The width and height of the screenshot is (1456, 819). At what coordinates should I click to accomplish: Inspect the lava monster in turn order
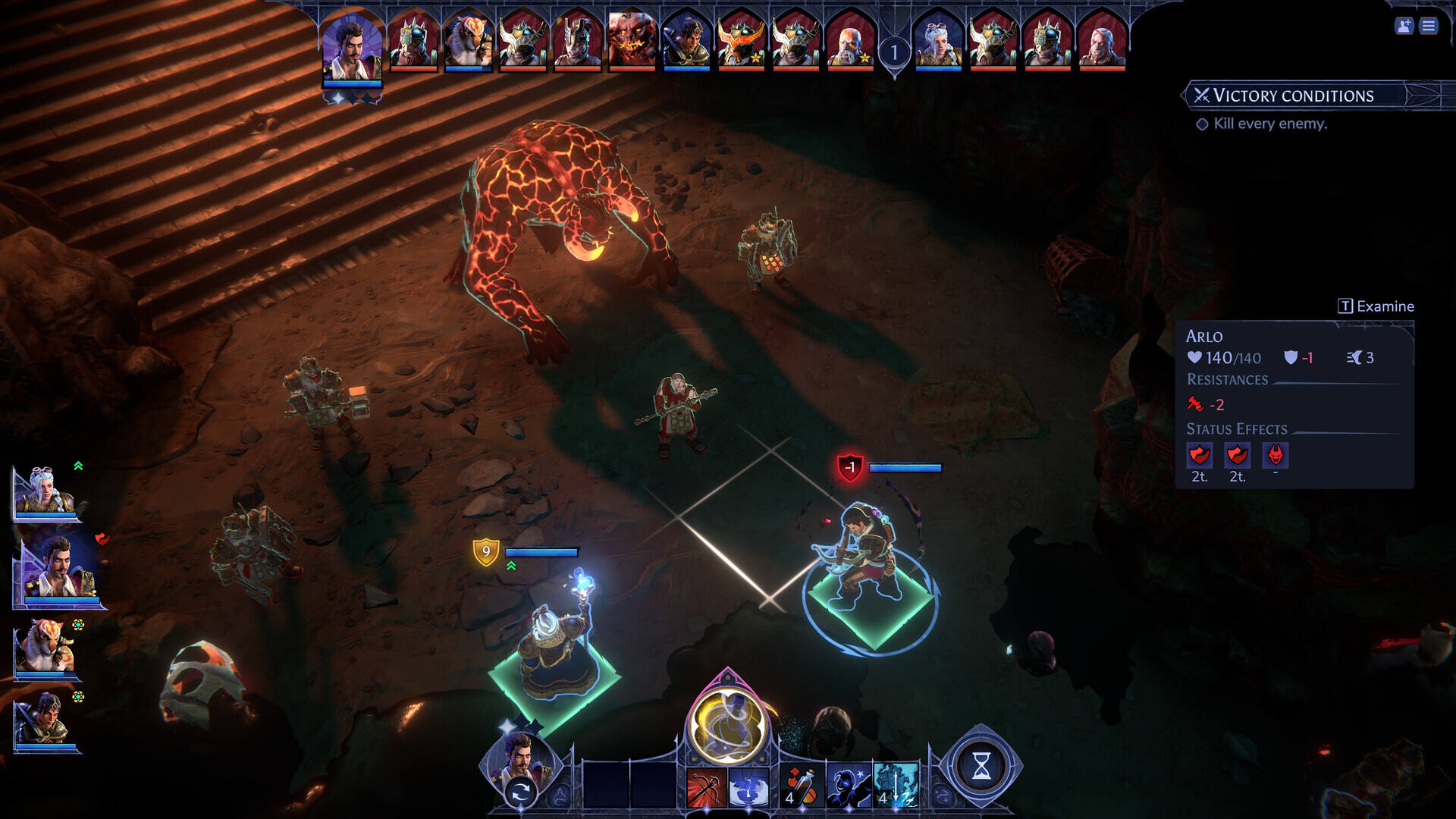631,41
